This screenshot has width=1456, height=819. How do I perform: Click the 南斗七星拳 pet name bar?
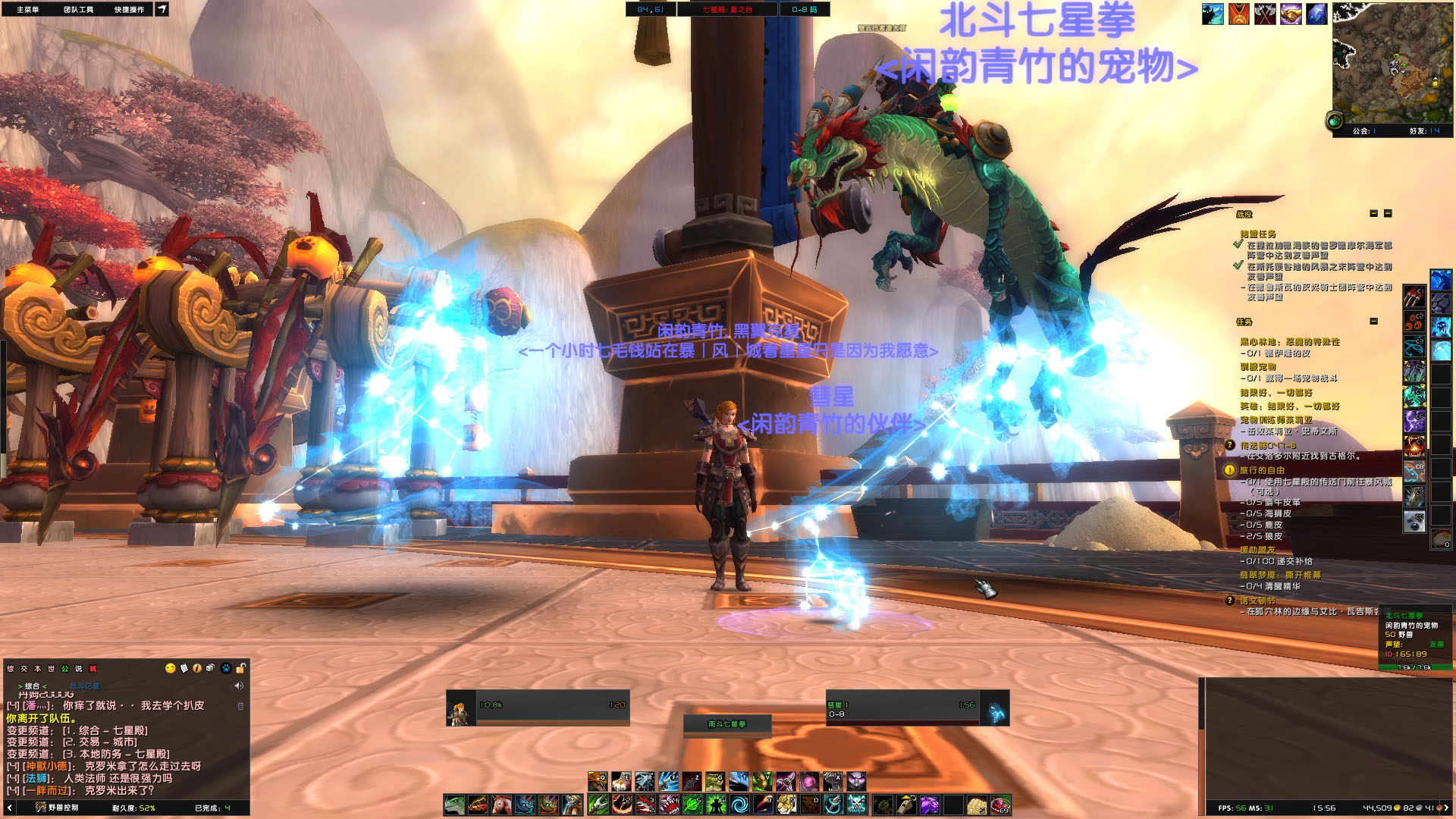(726, 724)
